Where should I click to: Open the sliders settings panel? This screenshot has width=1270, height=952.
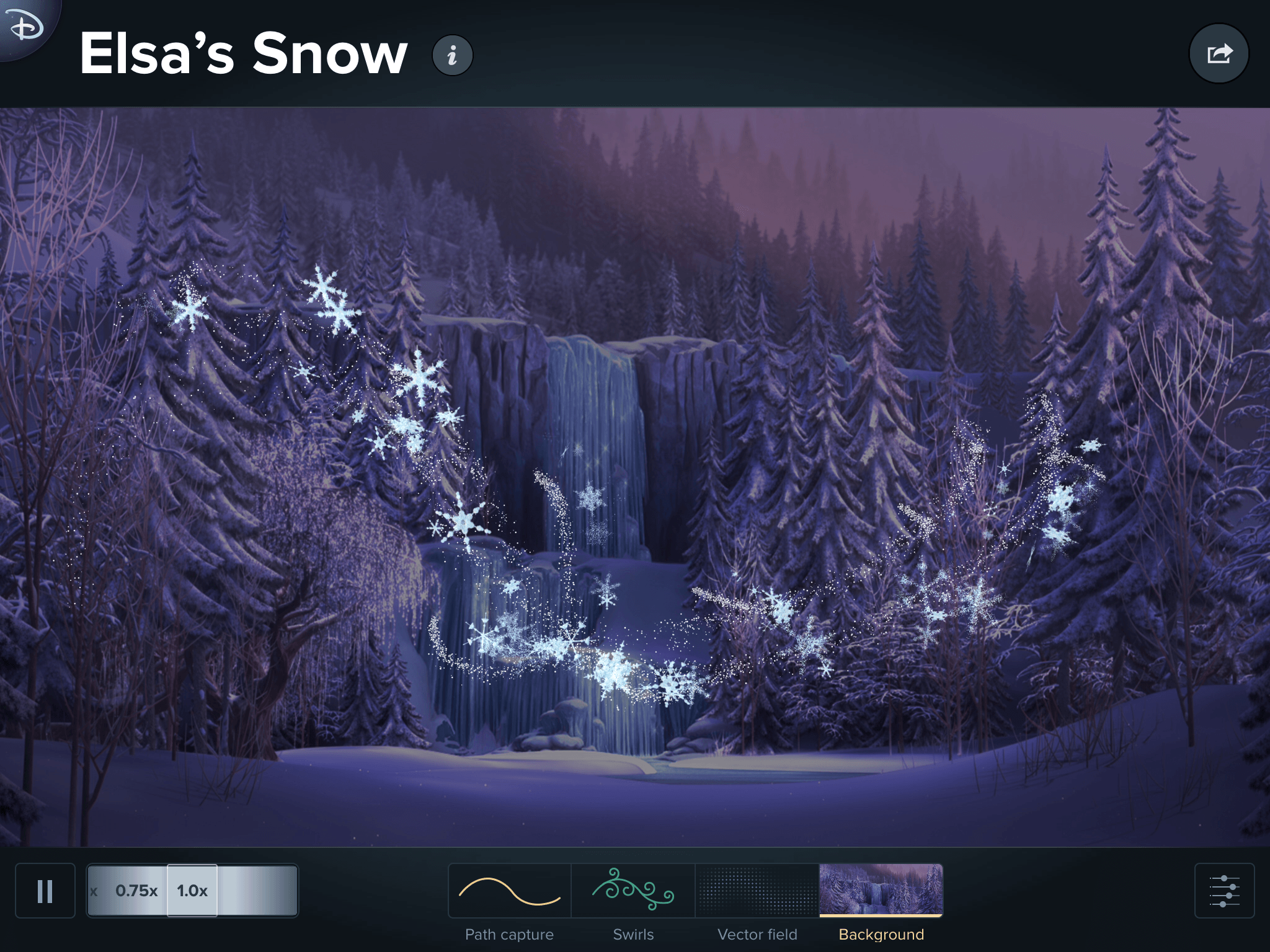(x=1224, y=891)
